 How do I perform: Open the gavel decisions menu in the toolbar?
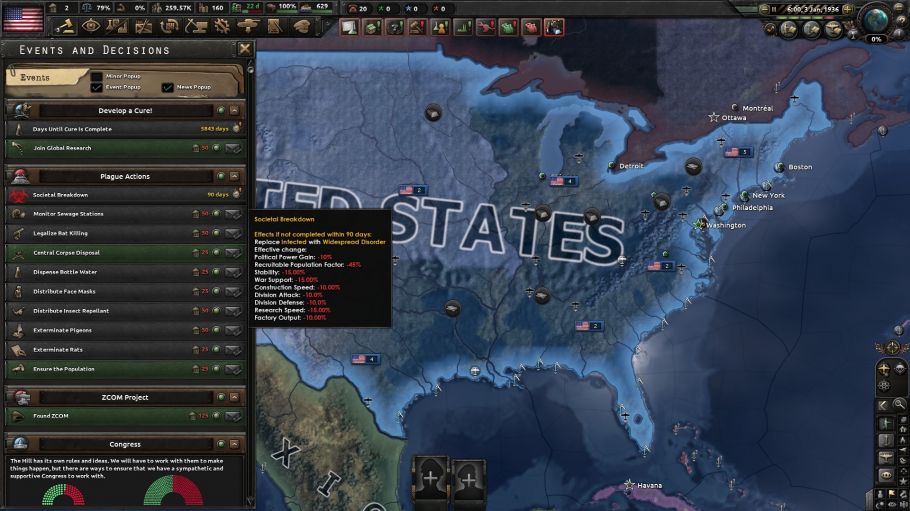point(65,26)
